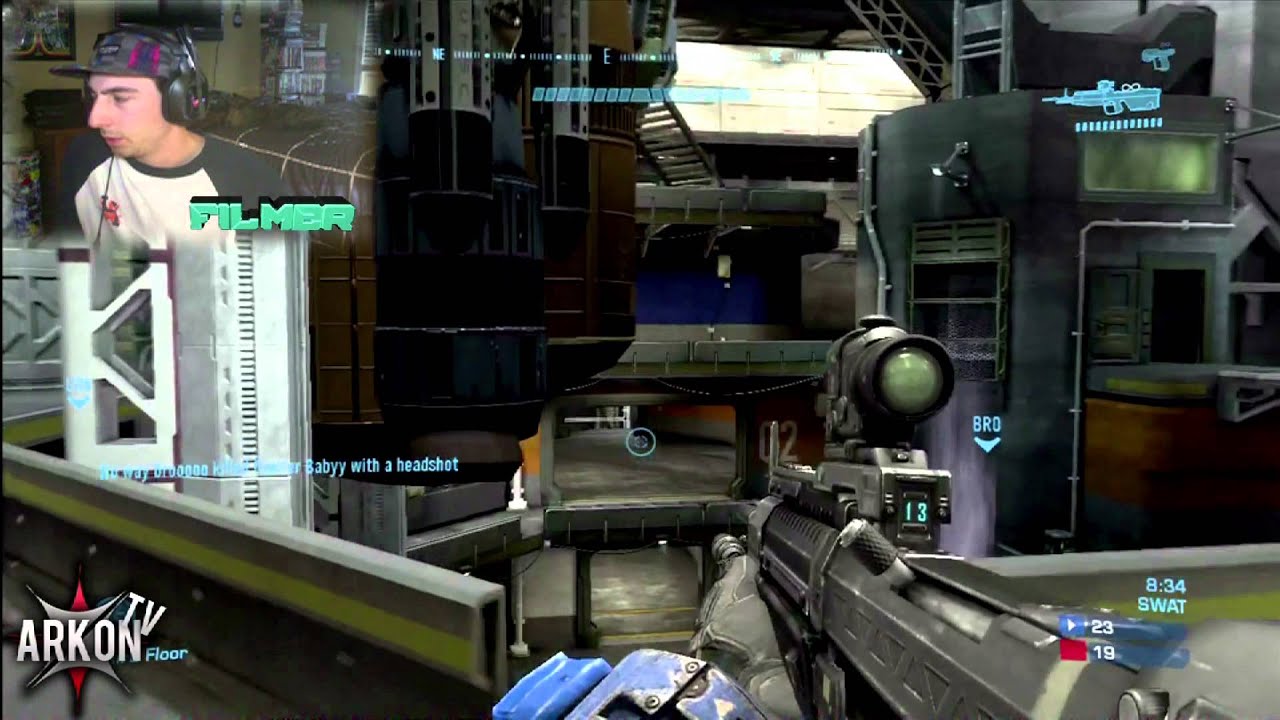Screen dimensions: 1280x720
Task: Select the BRO teammate waypoint marker
Action: point(986,434)
